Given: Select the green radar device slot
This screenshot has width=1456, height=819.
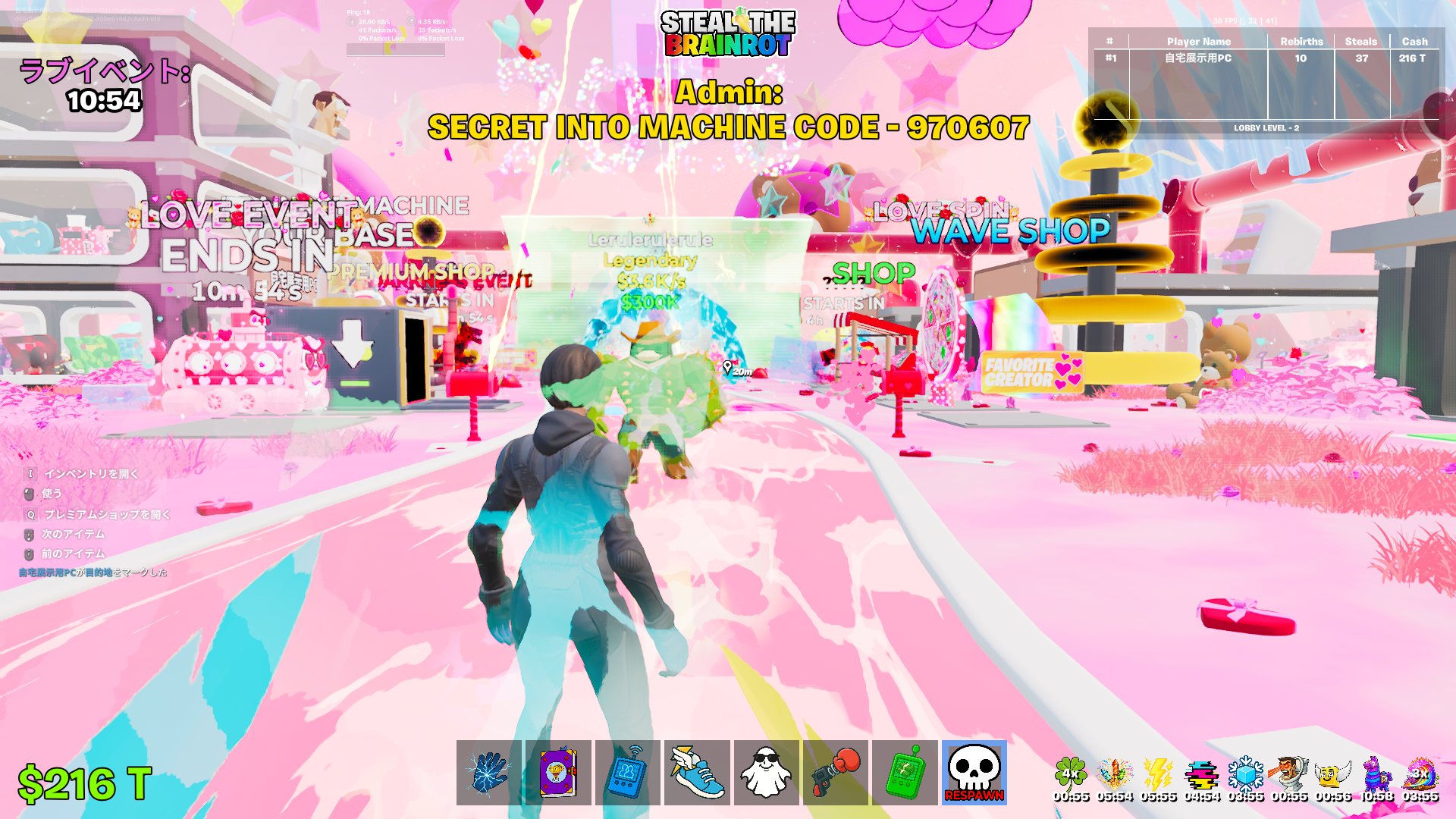Looking at the screenshot, I should coord(905,773).
